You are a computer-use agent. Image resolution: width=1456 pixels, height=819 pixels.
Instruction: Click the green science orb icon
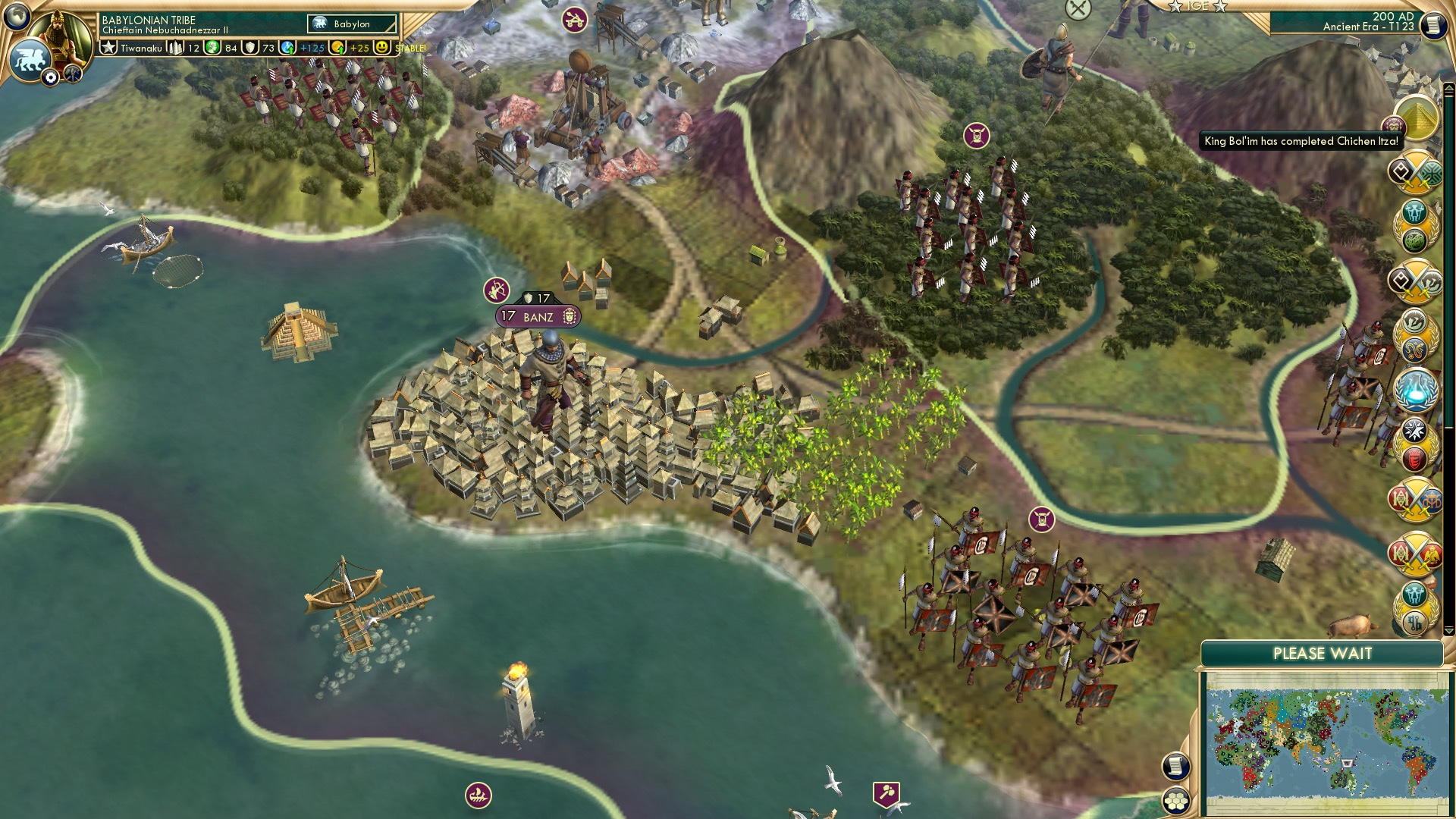click(212, 47)
